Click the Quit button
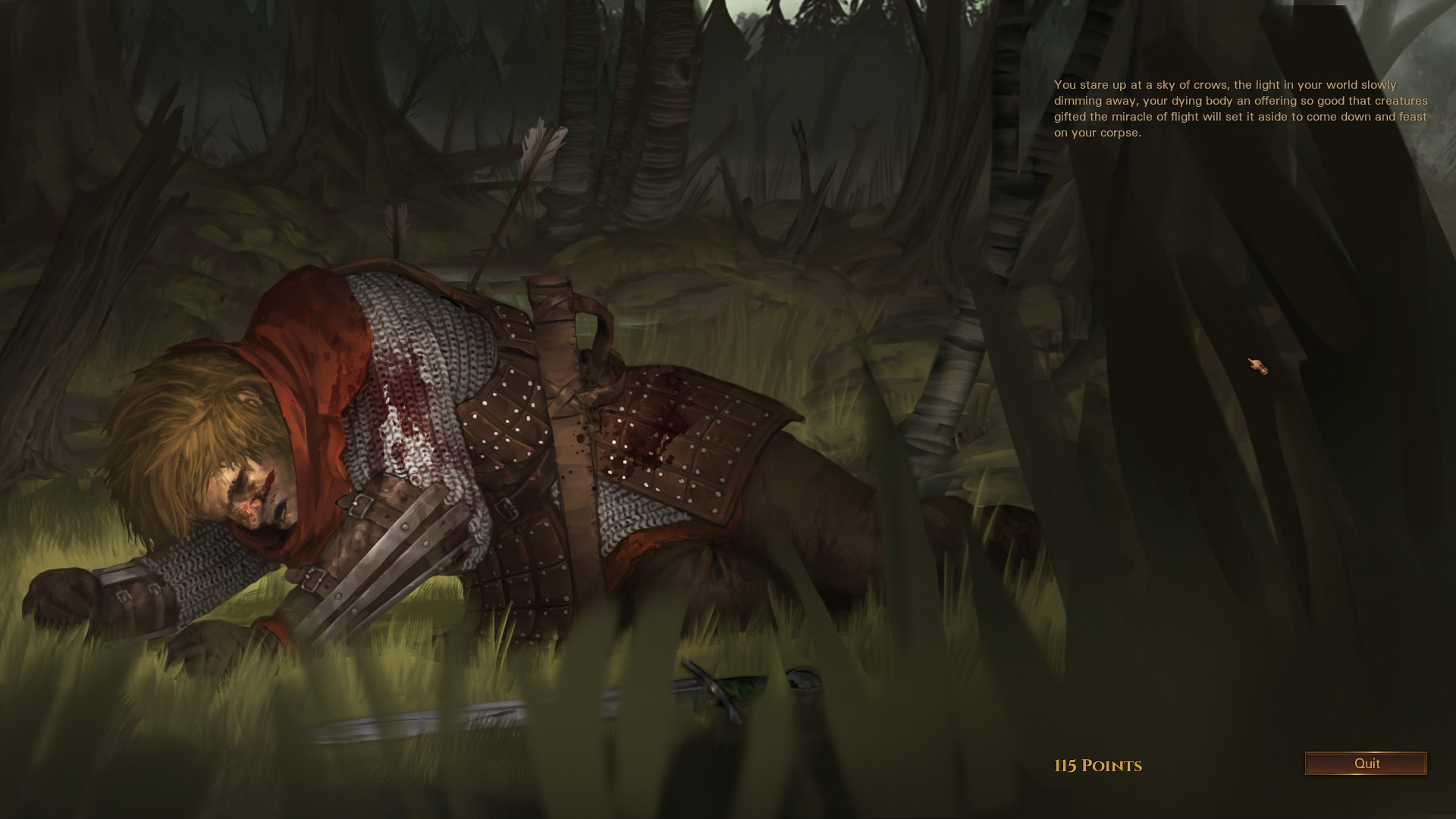This screenshot has height=819, width=1456. click(x=1366, y=764)
